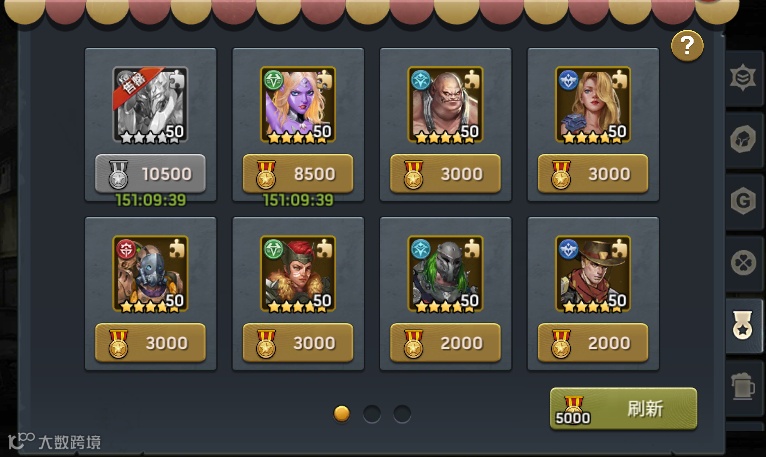
Task: Select the bald brute hero card
Action: point(445,104)
